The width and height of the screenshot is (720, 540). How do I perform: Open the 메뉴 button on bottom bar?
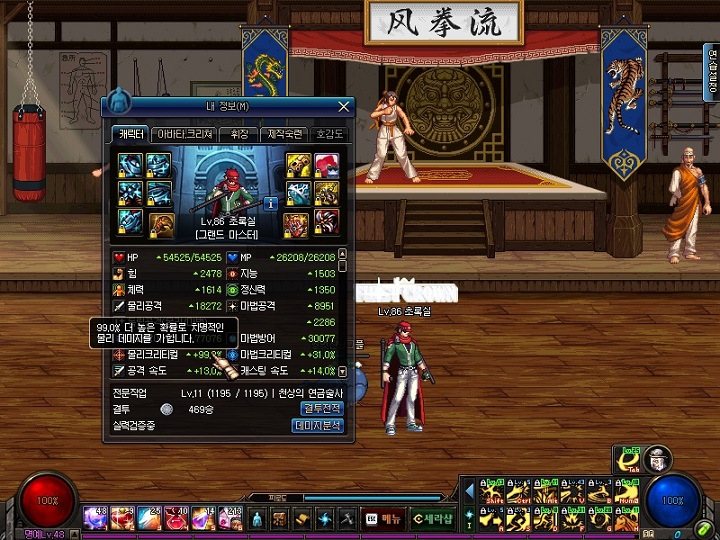[x=385, y=518]
